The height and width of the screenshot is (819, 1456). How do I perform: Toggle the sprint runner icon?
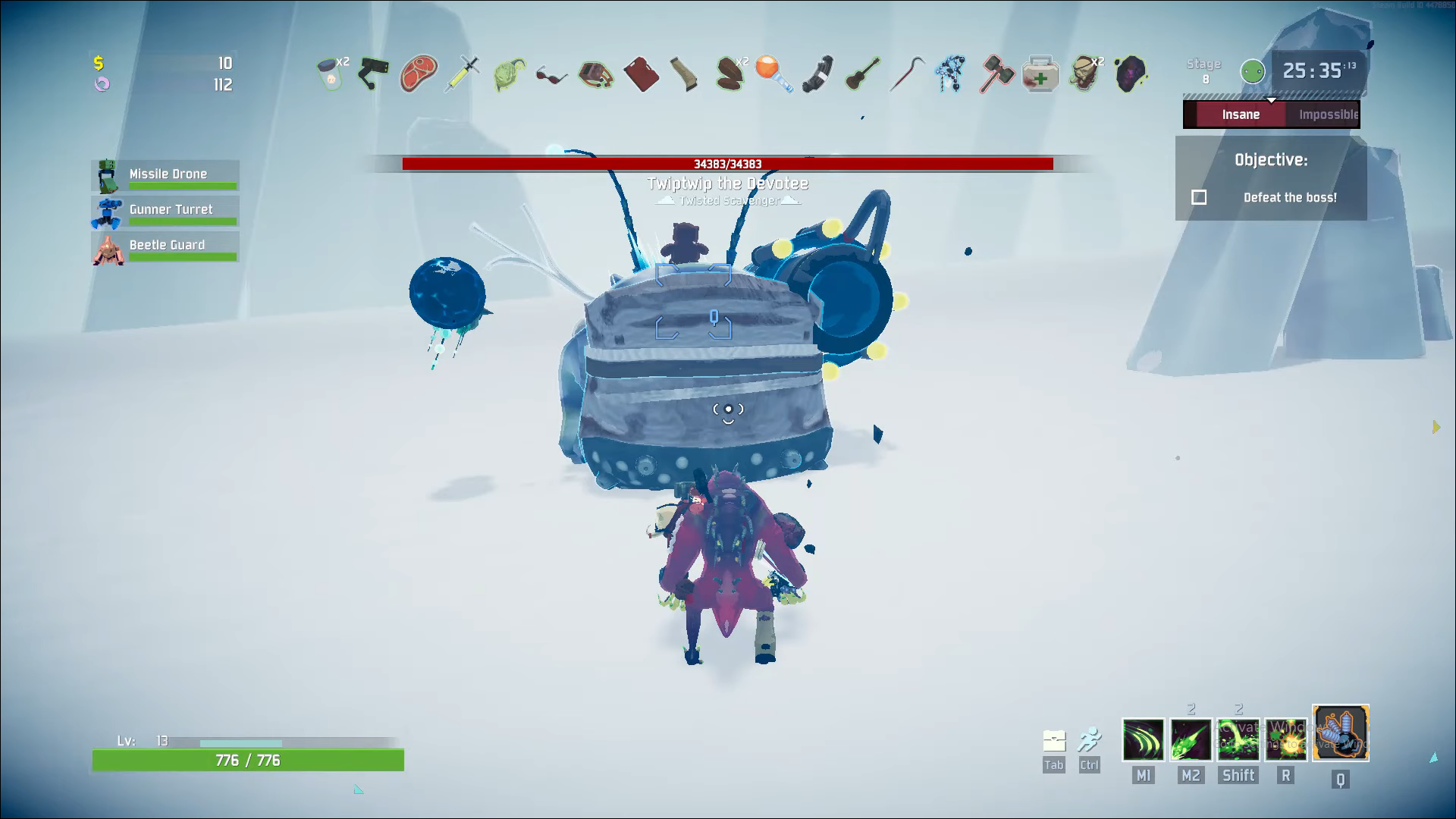pyautogui.click(x=1089, y=740)
